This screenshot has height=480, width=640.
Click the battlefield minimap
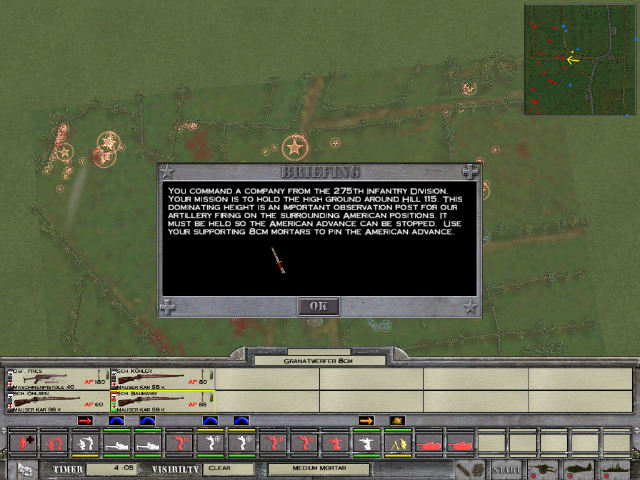[579, 59]
